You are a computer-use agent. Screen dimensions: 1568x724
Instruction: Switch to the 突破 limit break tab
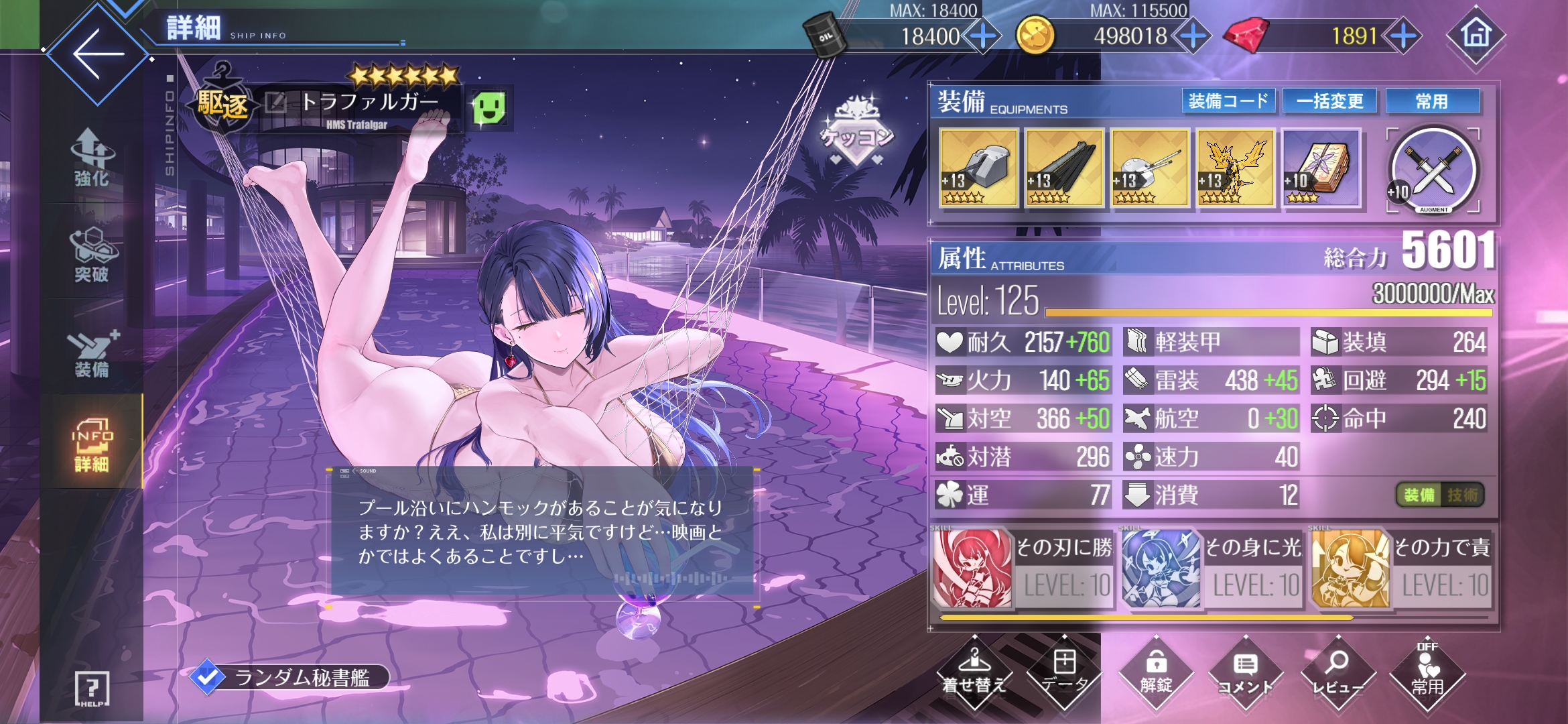[x=91, y=255]
